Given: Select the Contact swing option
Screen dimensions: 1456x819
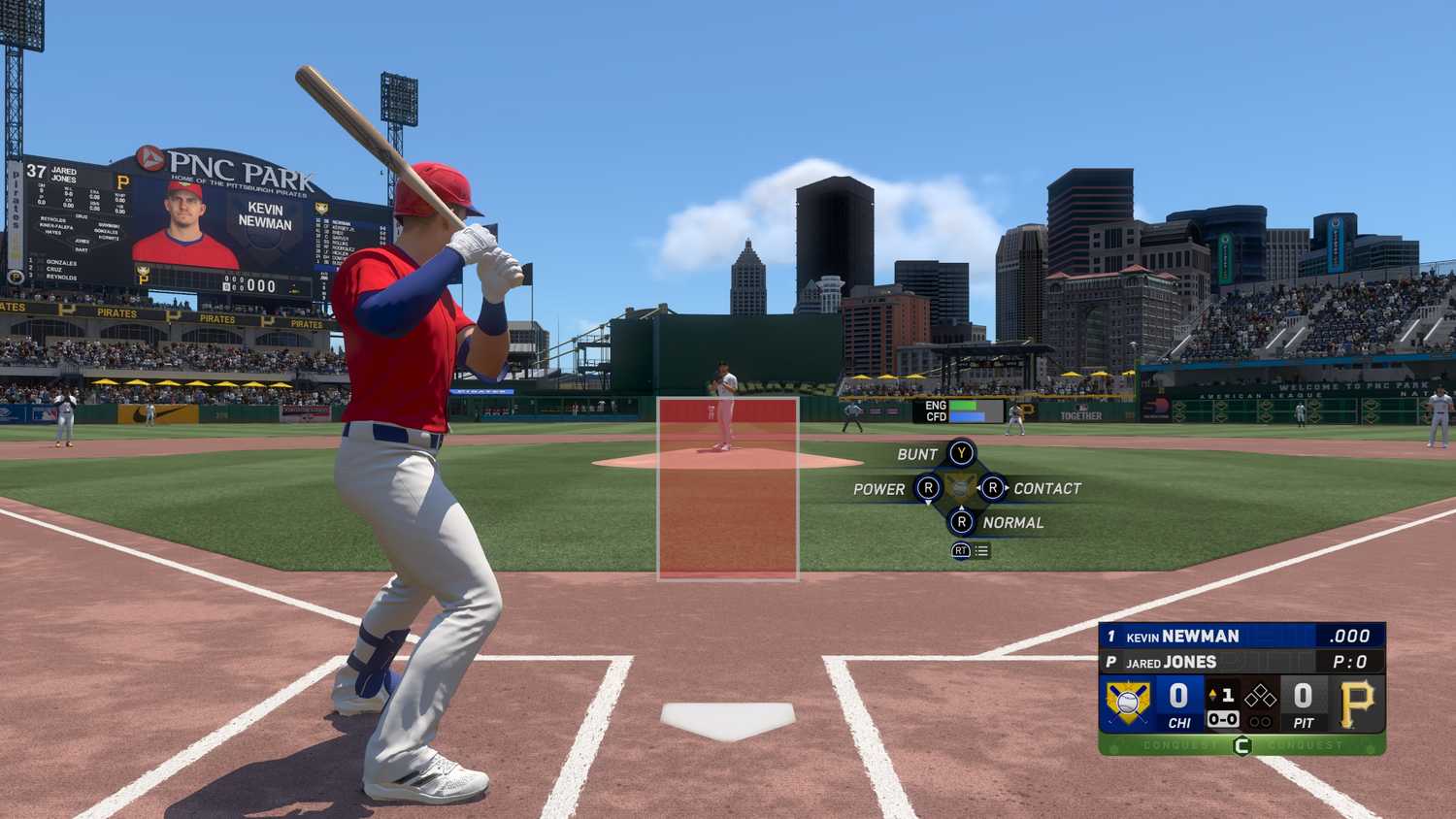Looking at the screenshot, I should 992,488.
